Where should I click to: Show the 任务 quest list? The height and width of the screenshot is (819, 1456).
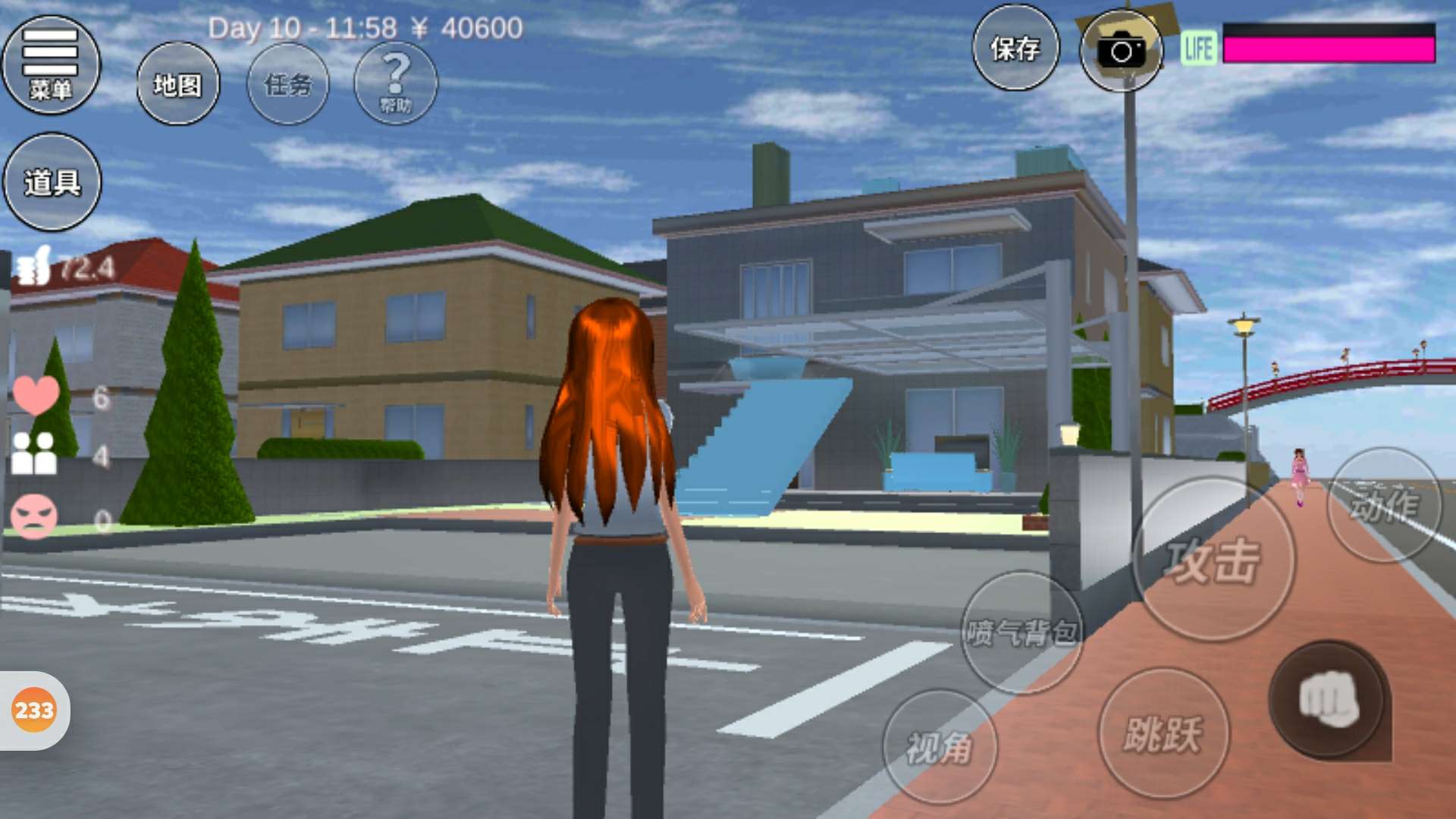coord(288,83)
